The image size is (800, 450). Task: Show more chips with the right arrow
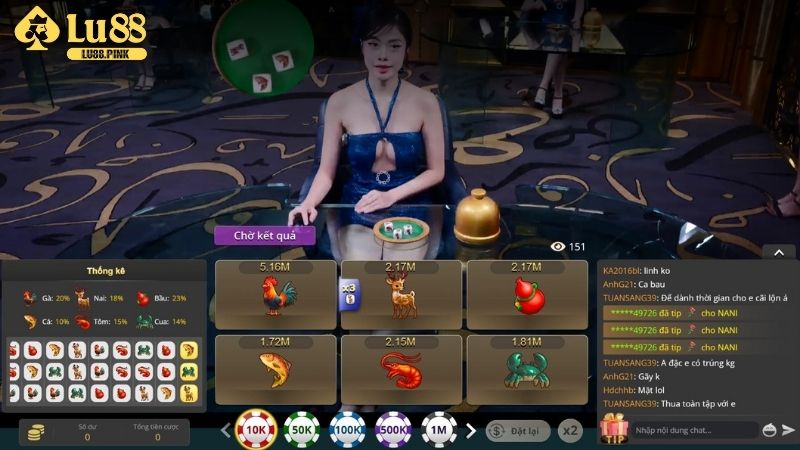[x=471, y=431]
